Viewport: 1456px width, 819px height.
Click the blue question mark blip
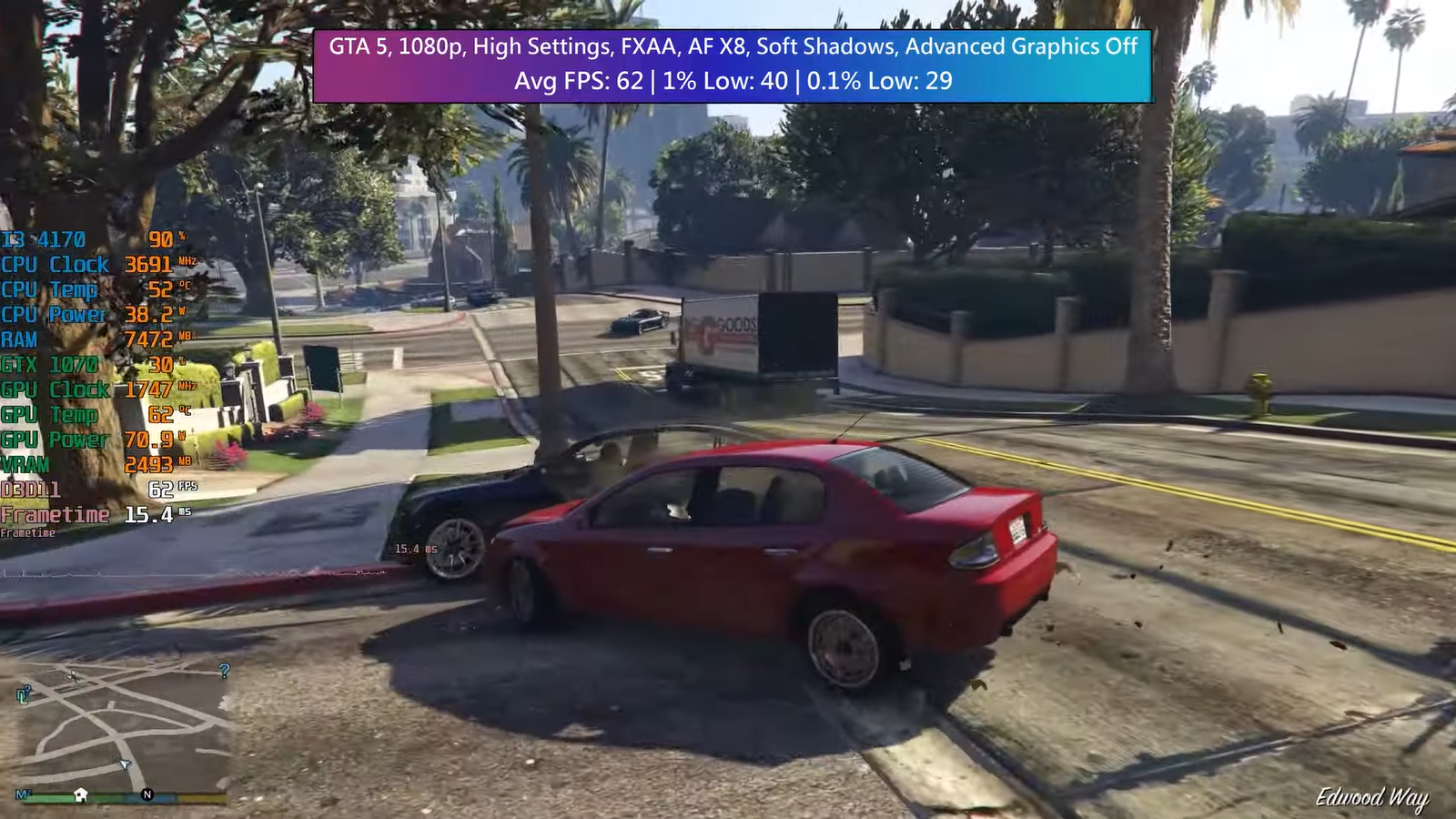tap(224, 671)
